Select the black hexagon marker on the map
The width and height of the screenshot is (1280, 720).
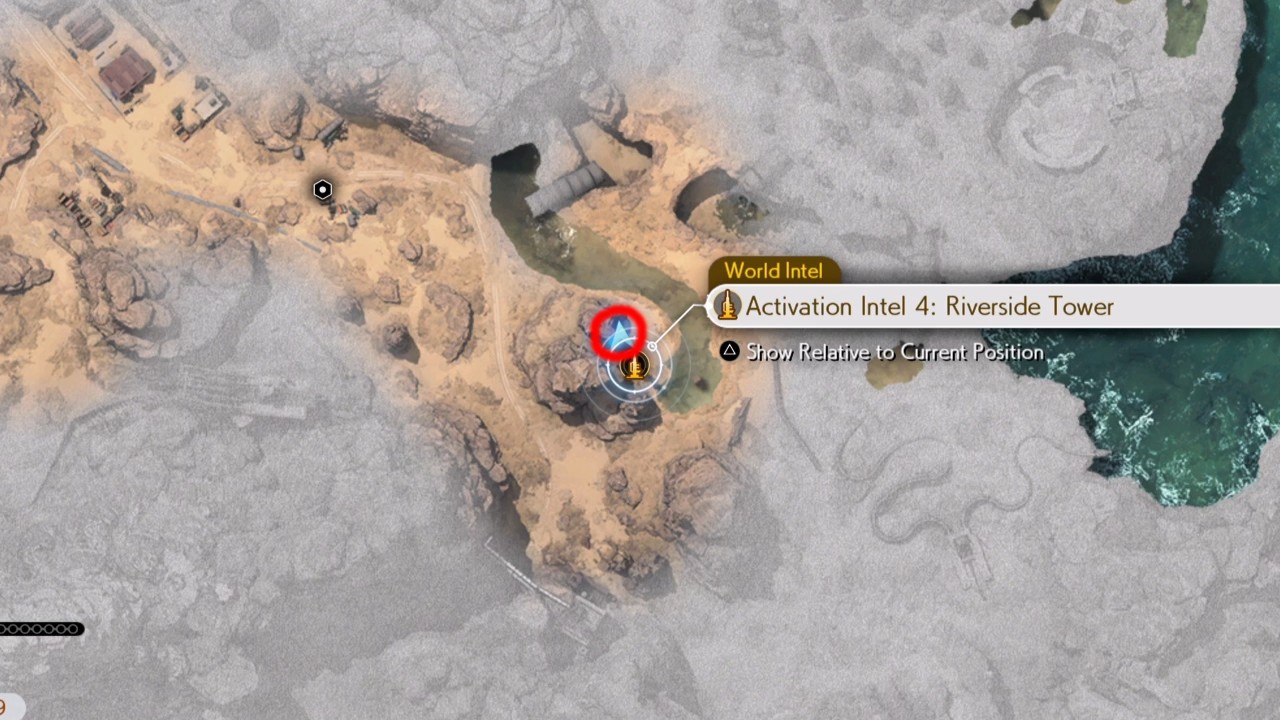tap(322, 189)
